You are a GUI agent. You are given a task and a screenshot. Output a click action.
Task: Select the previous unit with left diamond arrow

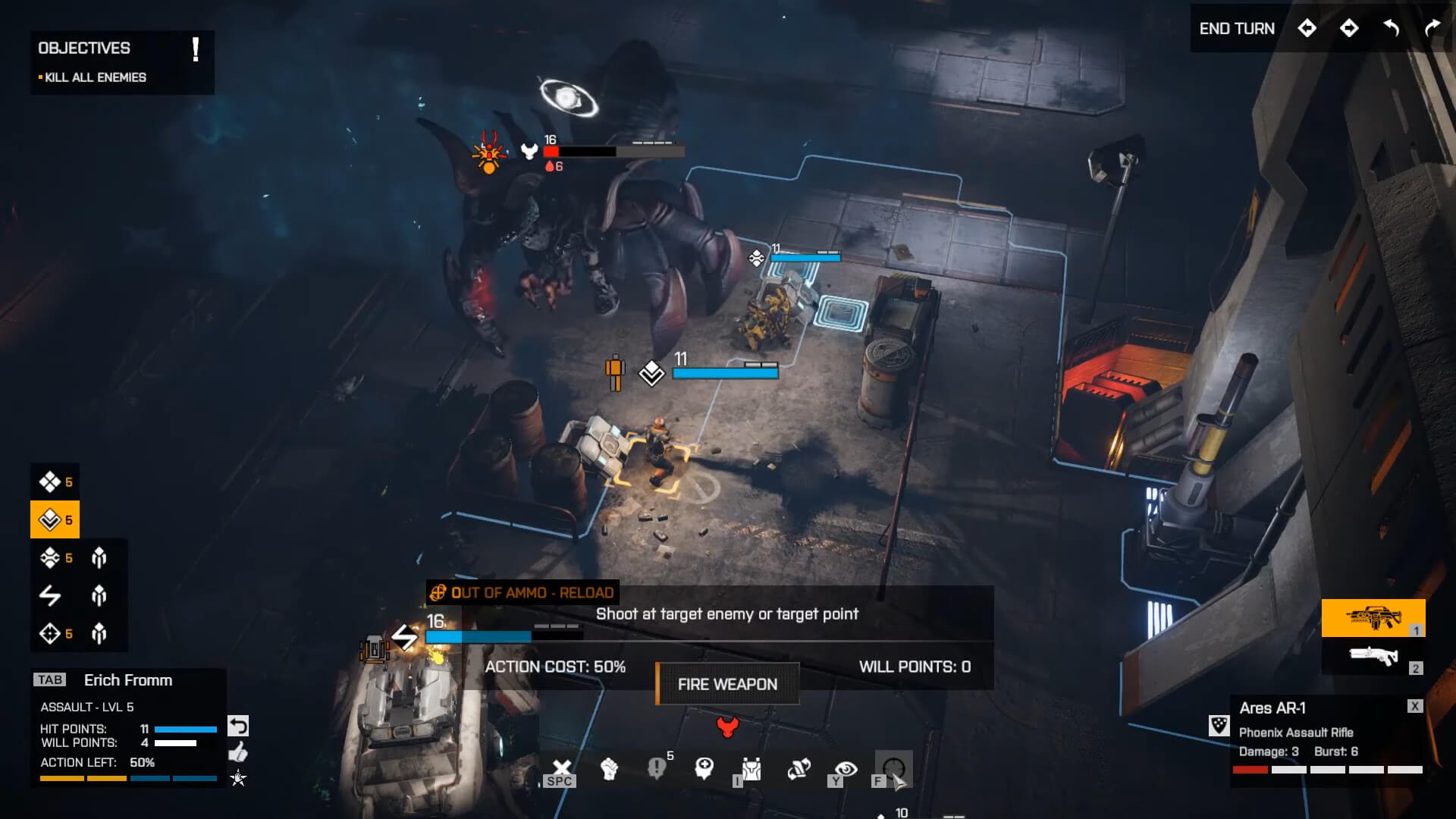coord(1307,29)
